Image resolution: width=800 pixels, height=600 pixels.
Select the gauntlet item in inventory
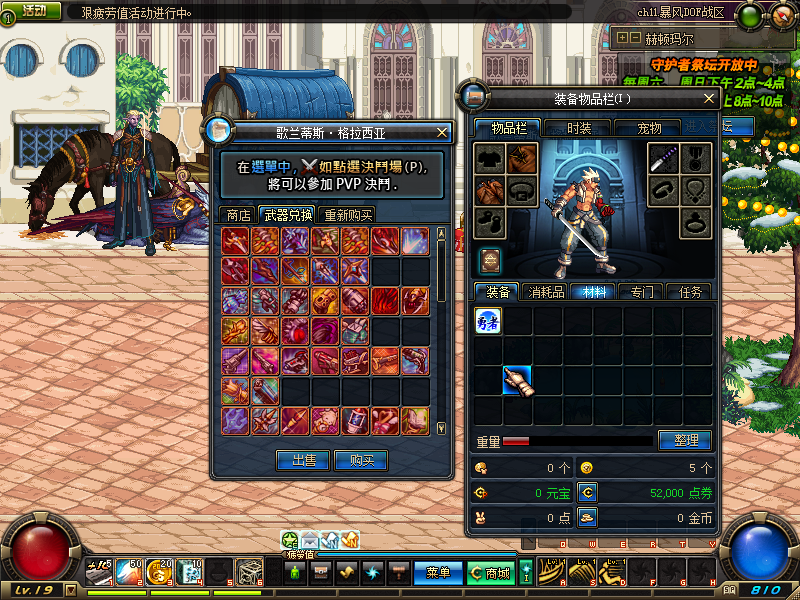(x=517, y=380)
